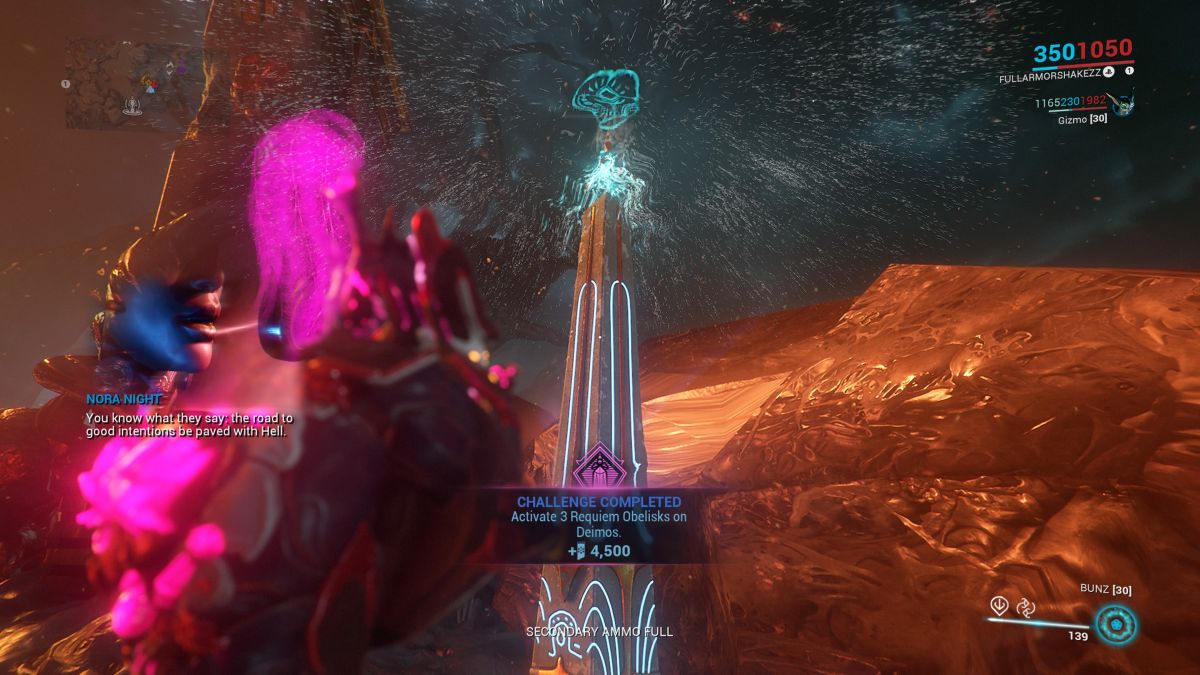Select the downward arrow drop-shaped buff icon

pyautogui.click(x=998, y=605)
